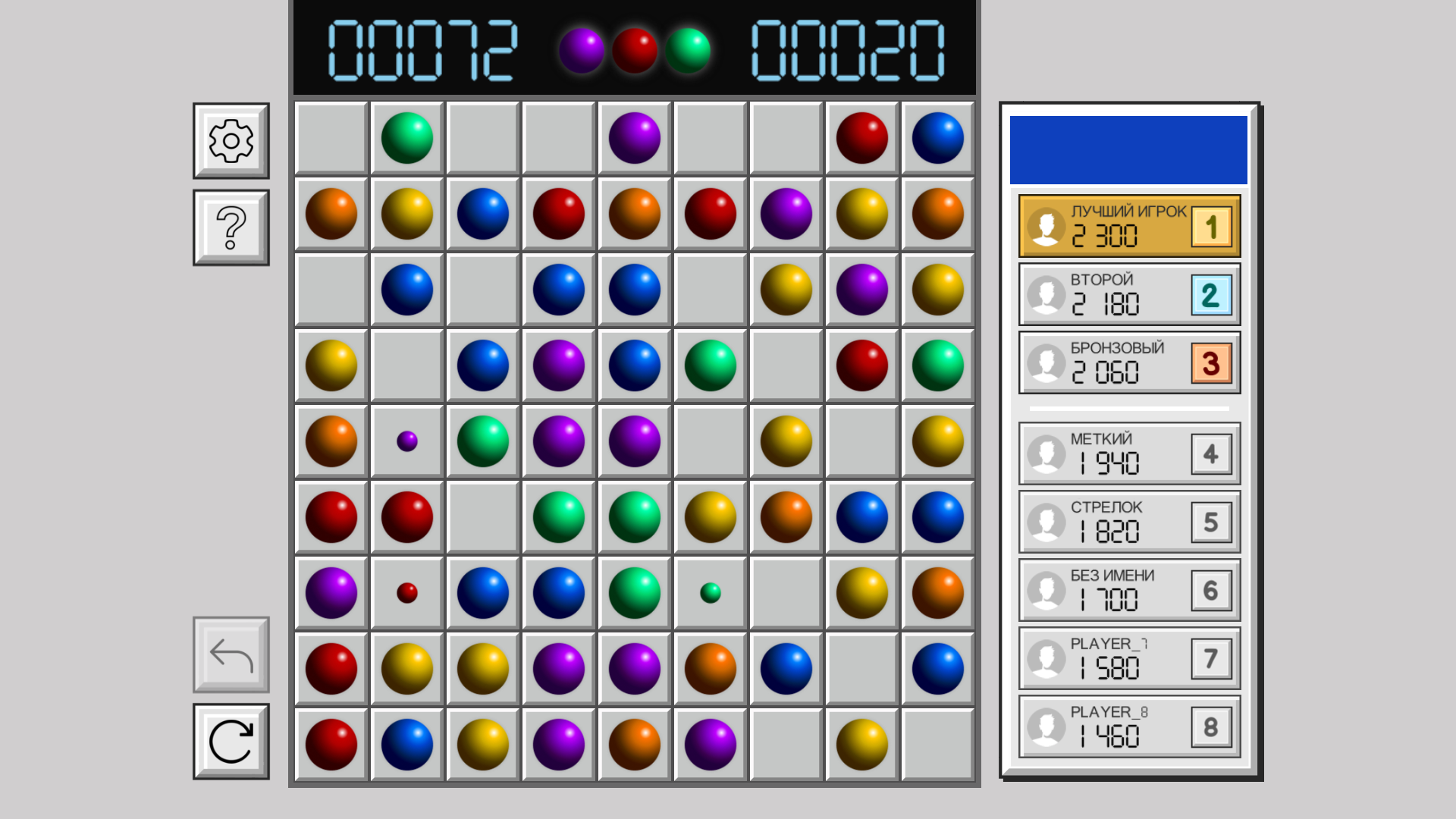Click the small green ball on the board
1456x819 pixels.
(710, 592)
